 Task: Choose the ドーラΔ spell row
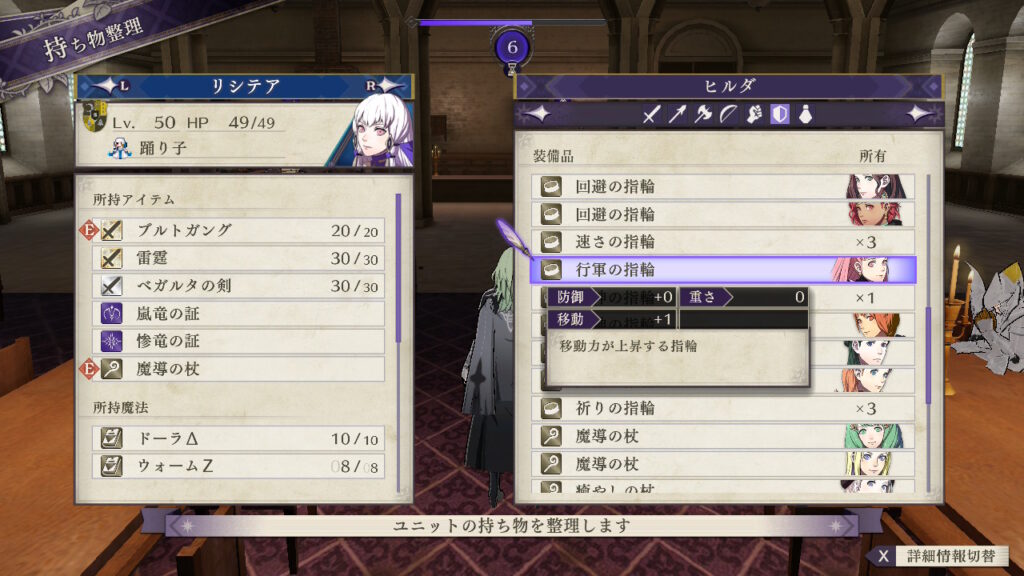[x=240, y=438]
